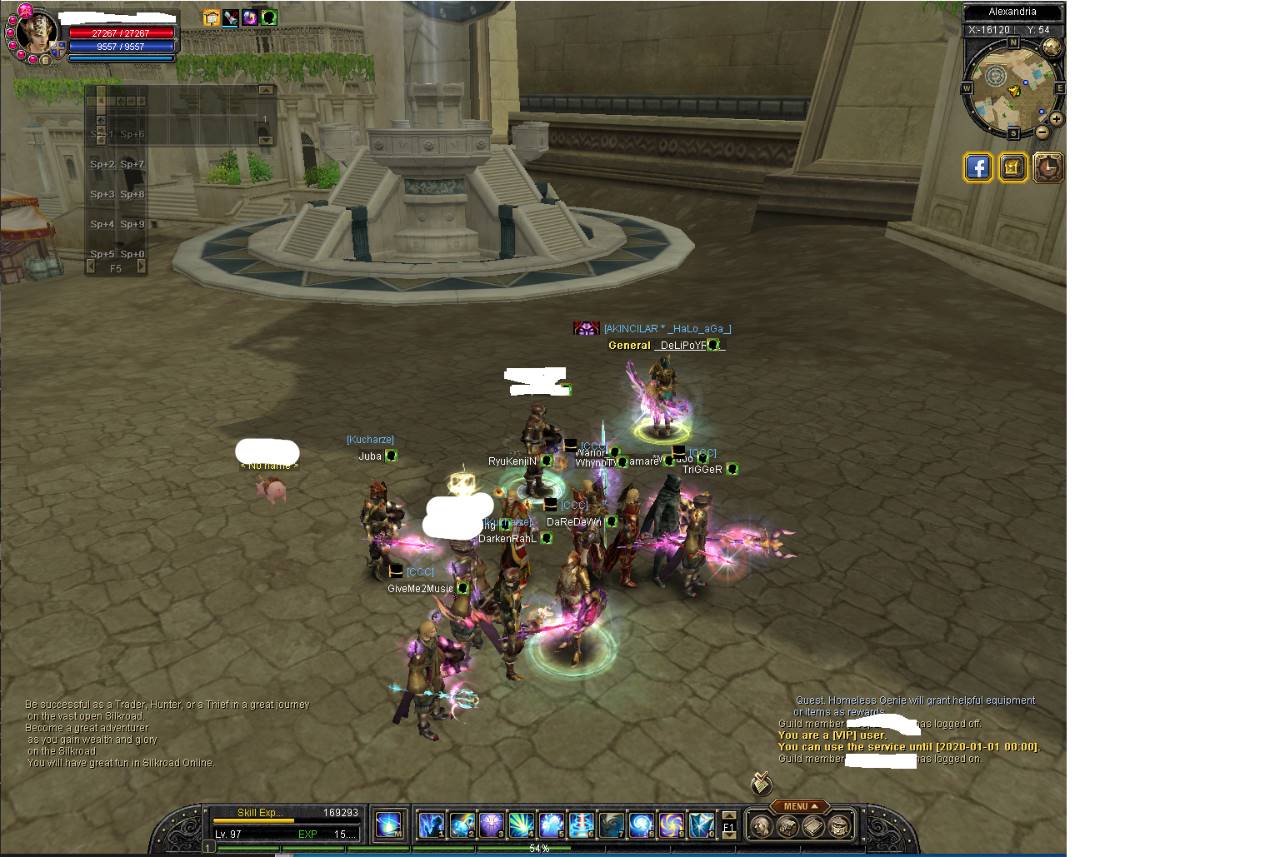Click the green head silhouette buff icon
The width and height of the screenshot is (1280, 857).
[269, 17]
